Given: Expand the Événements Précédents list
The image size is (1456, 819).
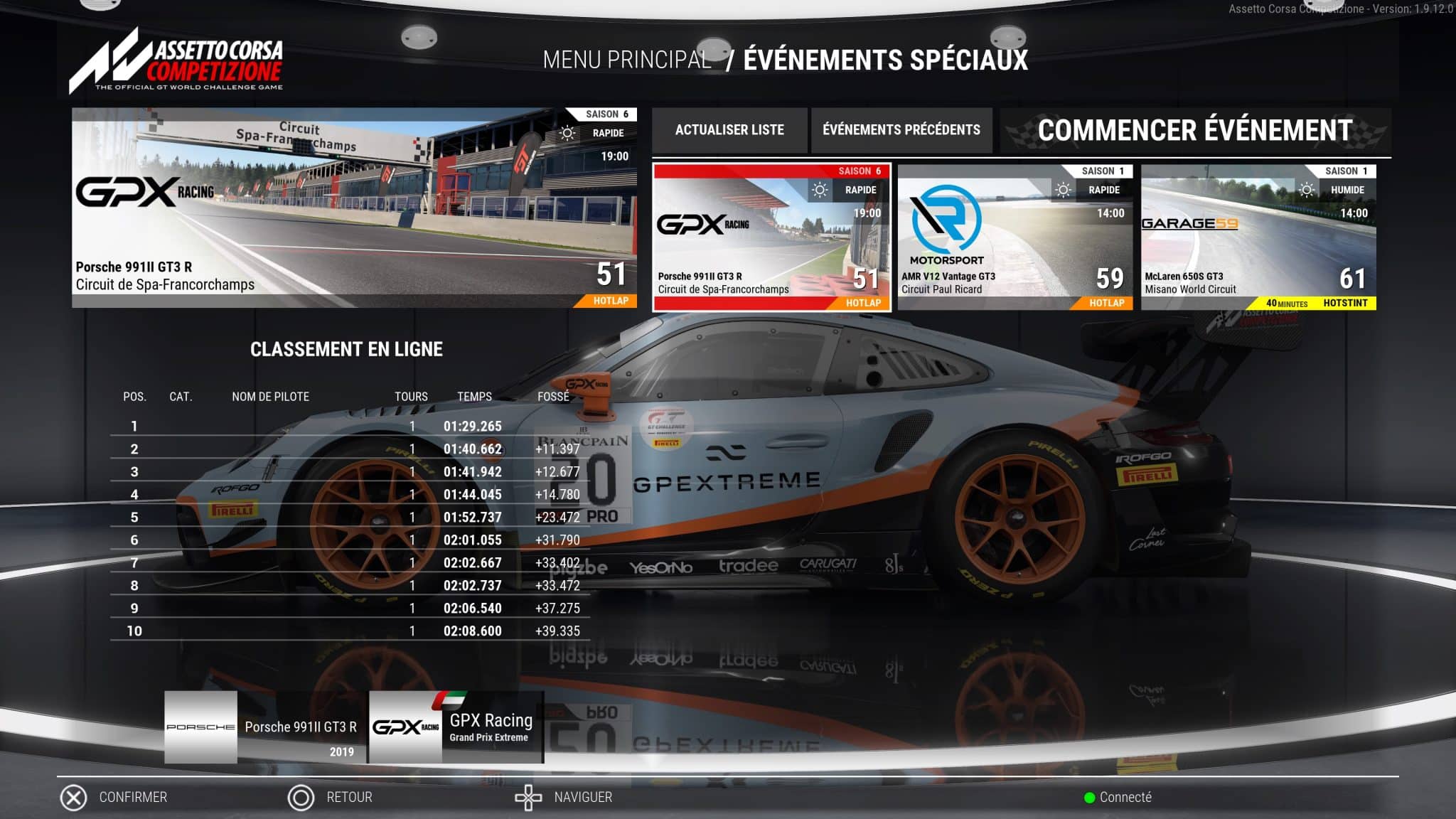Looking at the screenshot, I should [900, 129].
